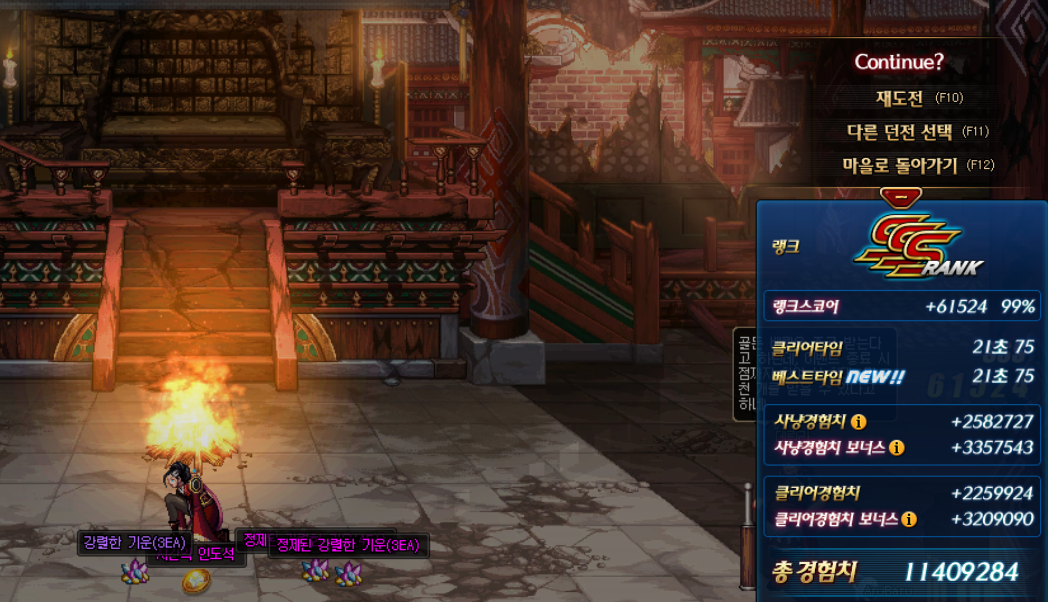Choose 마을로 돌아가기 to return to town

900,165
